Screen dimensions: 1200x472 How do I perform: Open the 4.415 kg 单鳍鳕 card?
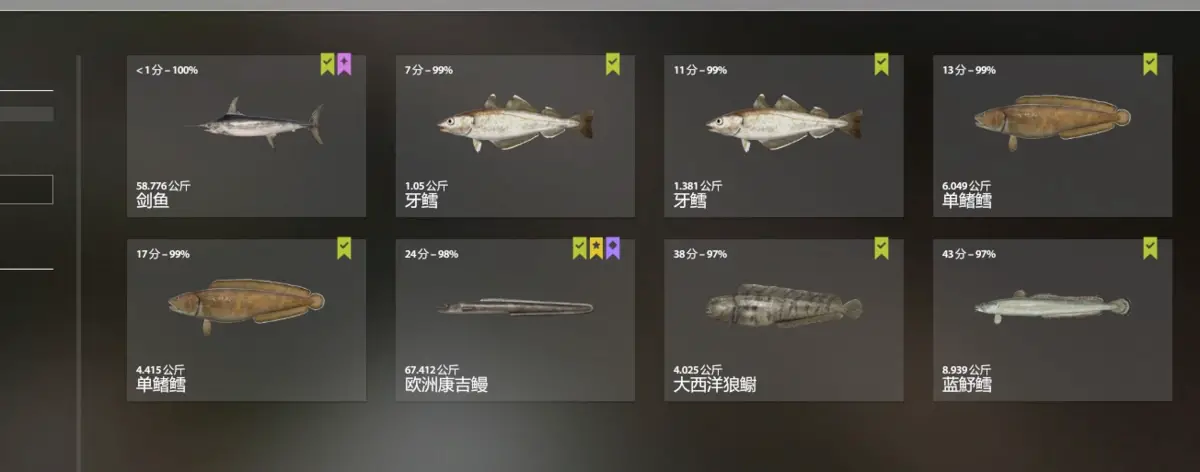tap(246, 320)
